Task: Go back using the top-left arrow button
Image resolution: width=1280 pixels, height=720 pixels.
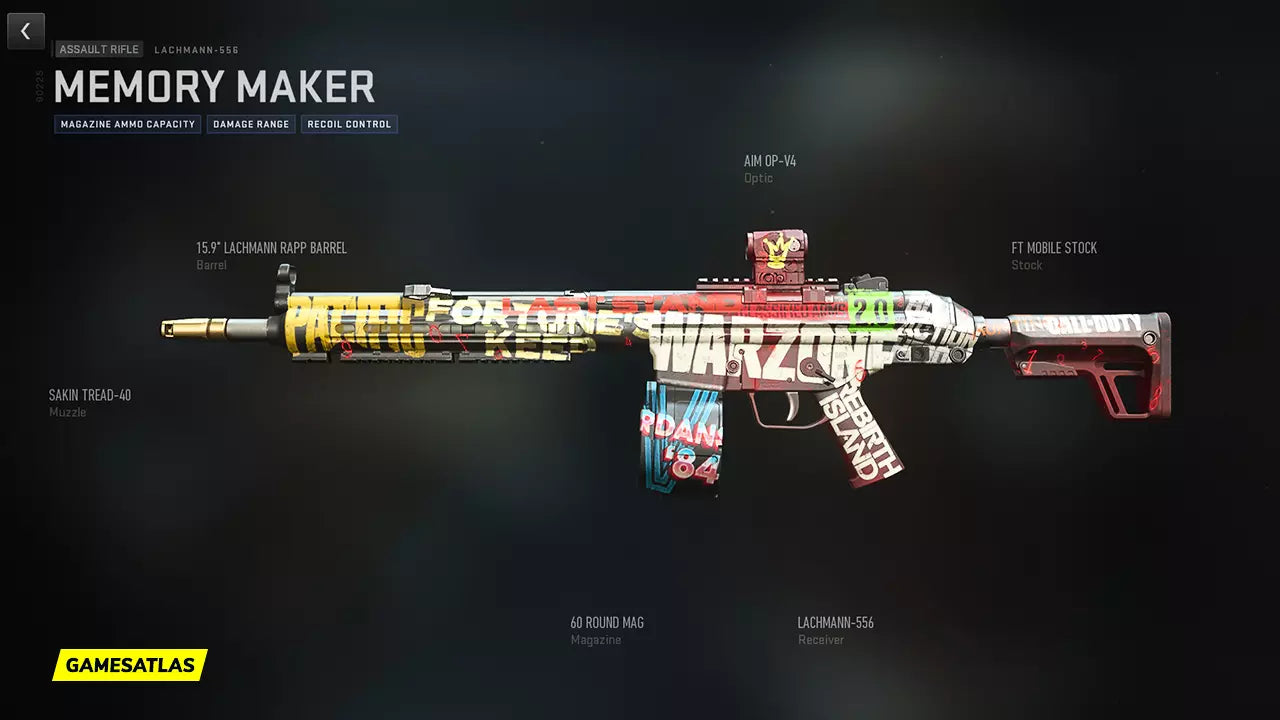Action: pos(26,31)
